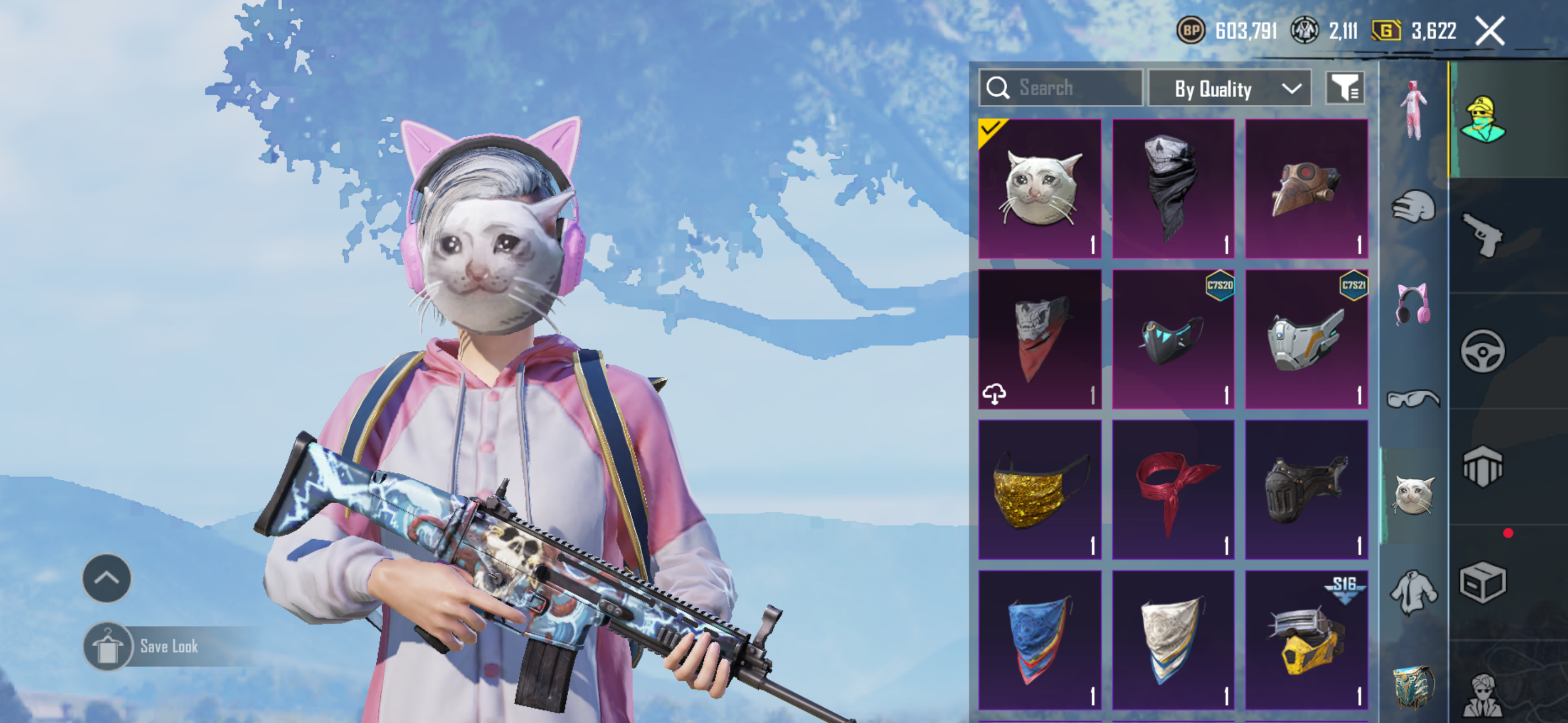Pick the red skull bandana with download icon
Viewport: 1568px width, 723px height.
pos(1040,339)
